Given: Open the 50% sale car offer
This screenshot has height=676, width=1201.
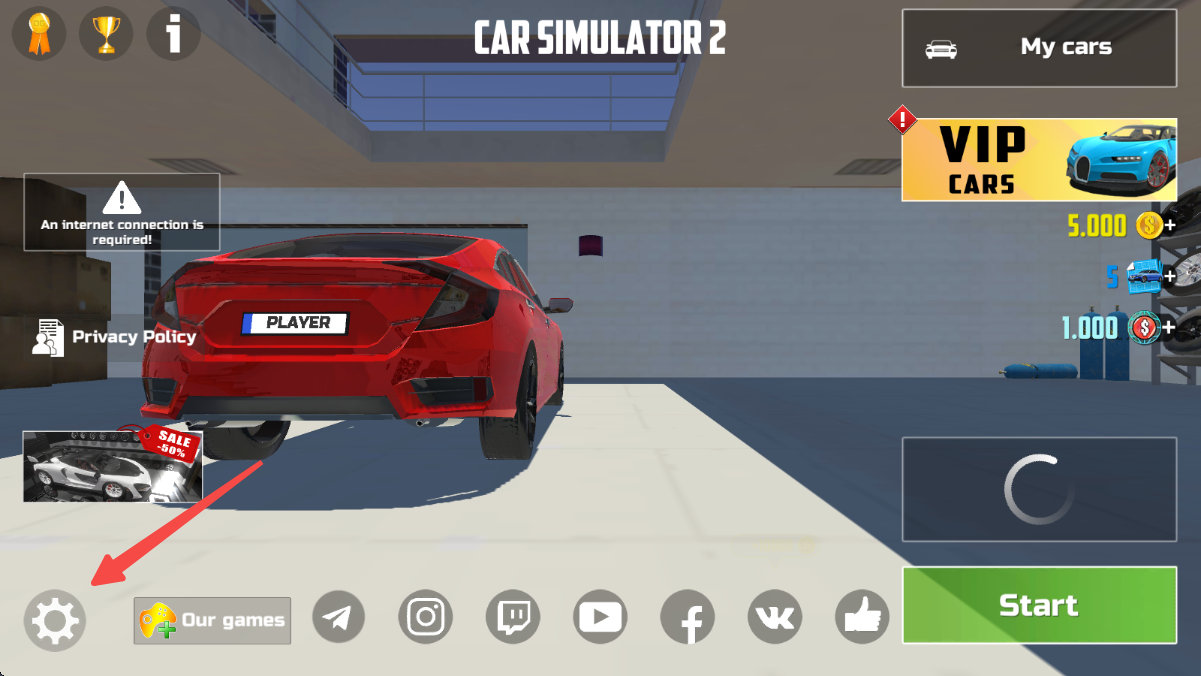Looking at the screenshot, I should pos(112,466).
